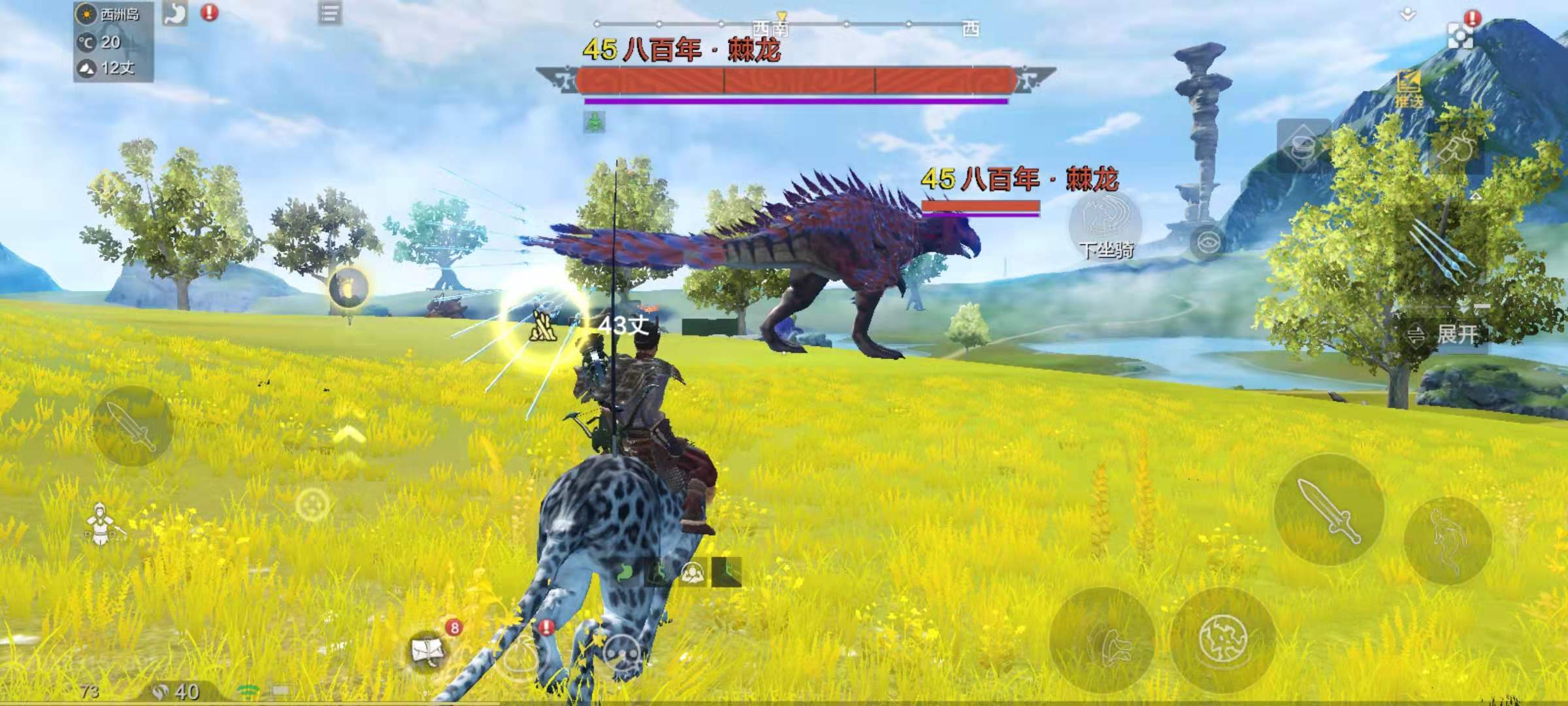Tap the 下坐骑 dismount button

[x=1105, y=226]
